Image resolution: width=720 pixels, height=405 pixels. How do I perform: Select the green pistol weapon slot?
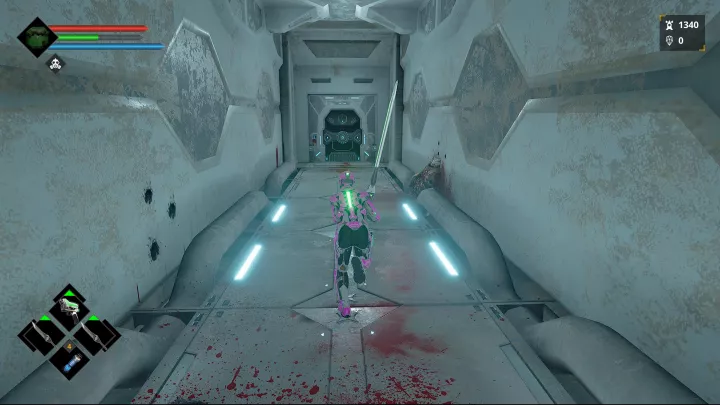(68, 309)
